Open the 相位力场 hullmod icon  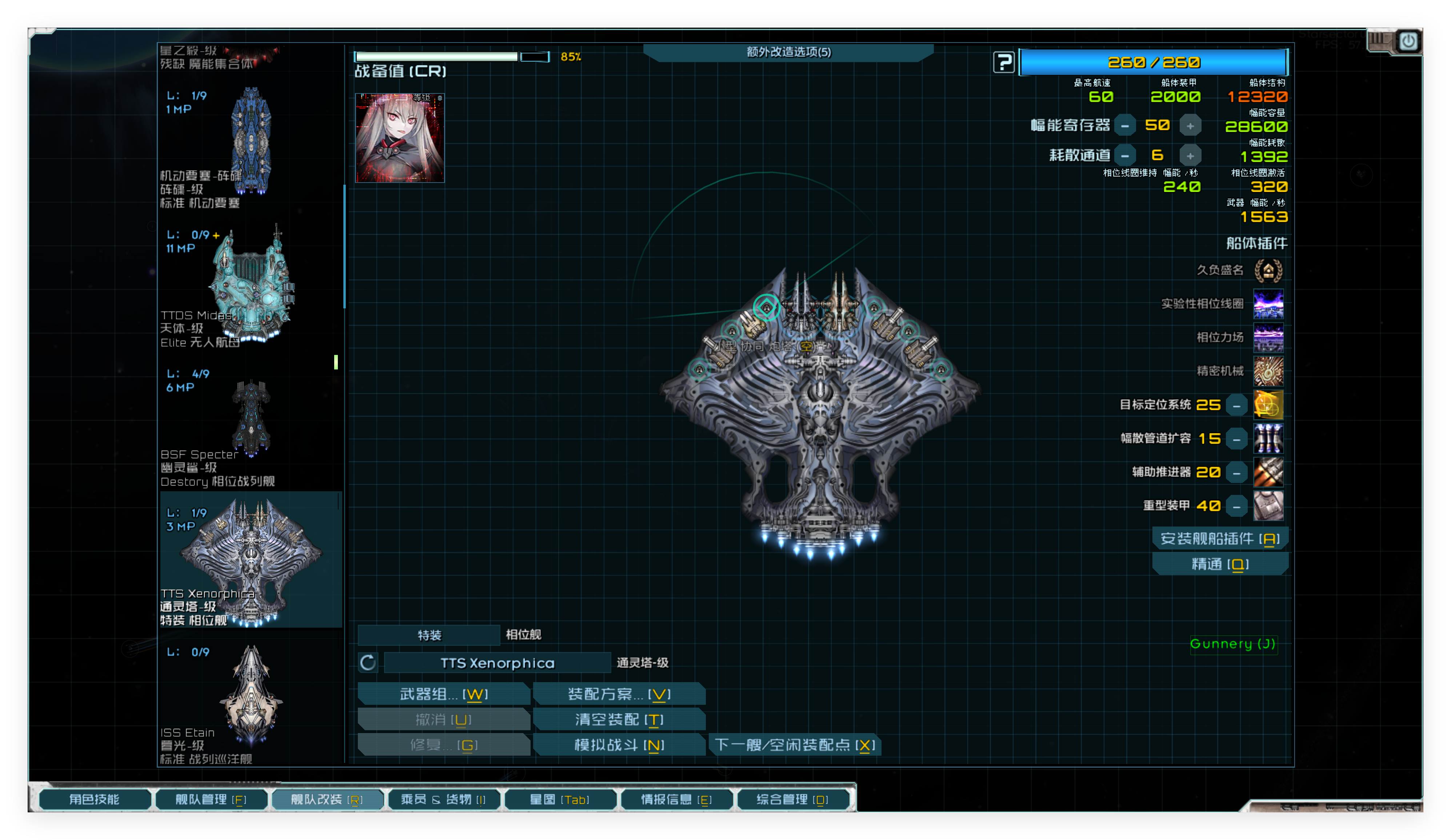coord(1269,337)
